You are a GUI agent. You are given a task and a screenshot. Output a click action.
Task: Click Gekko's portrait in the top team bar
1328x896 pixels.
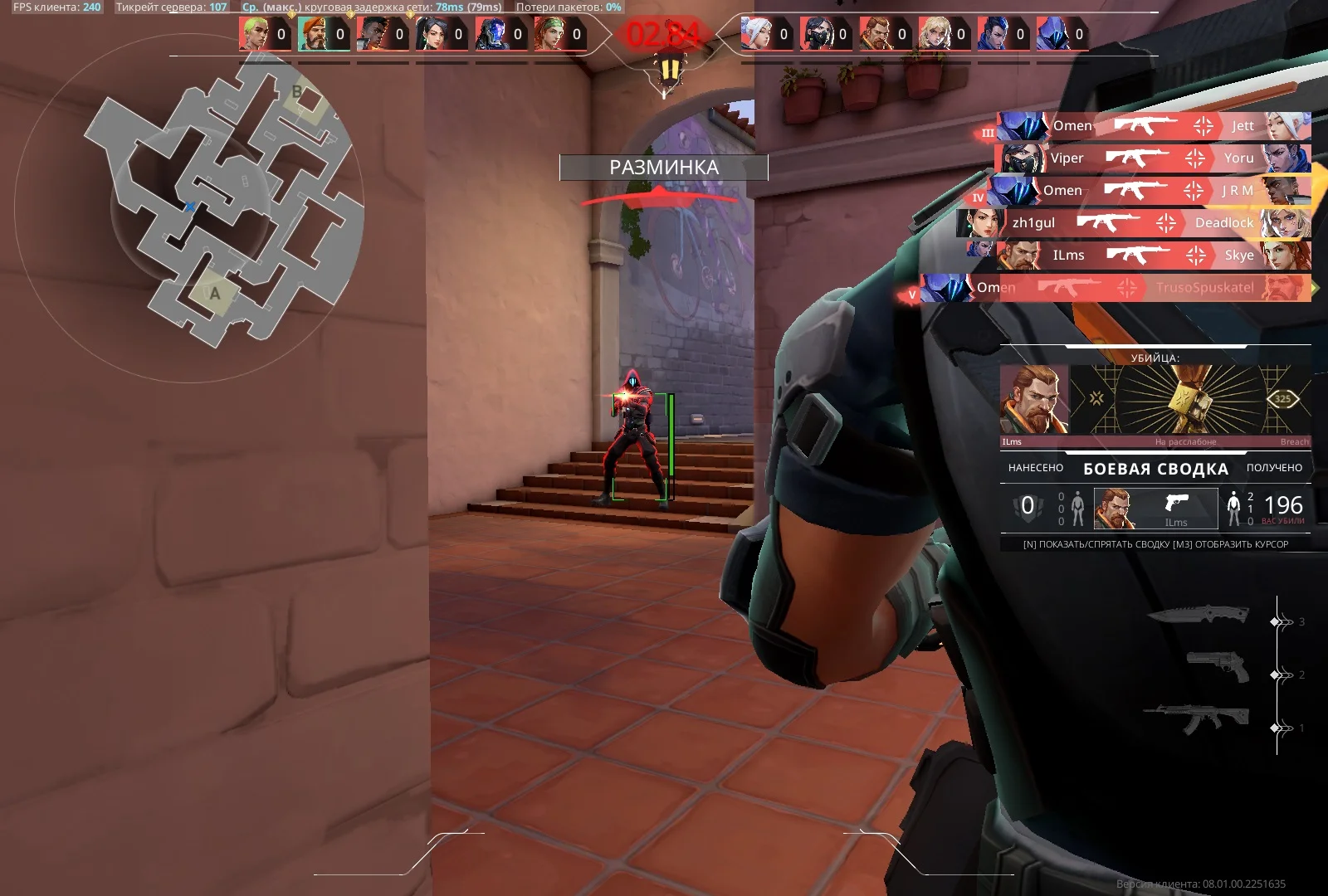tap(254, 34)
